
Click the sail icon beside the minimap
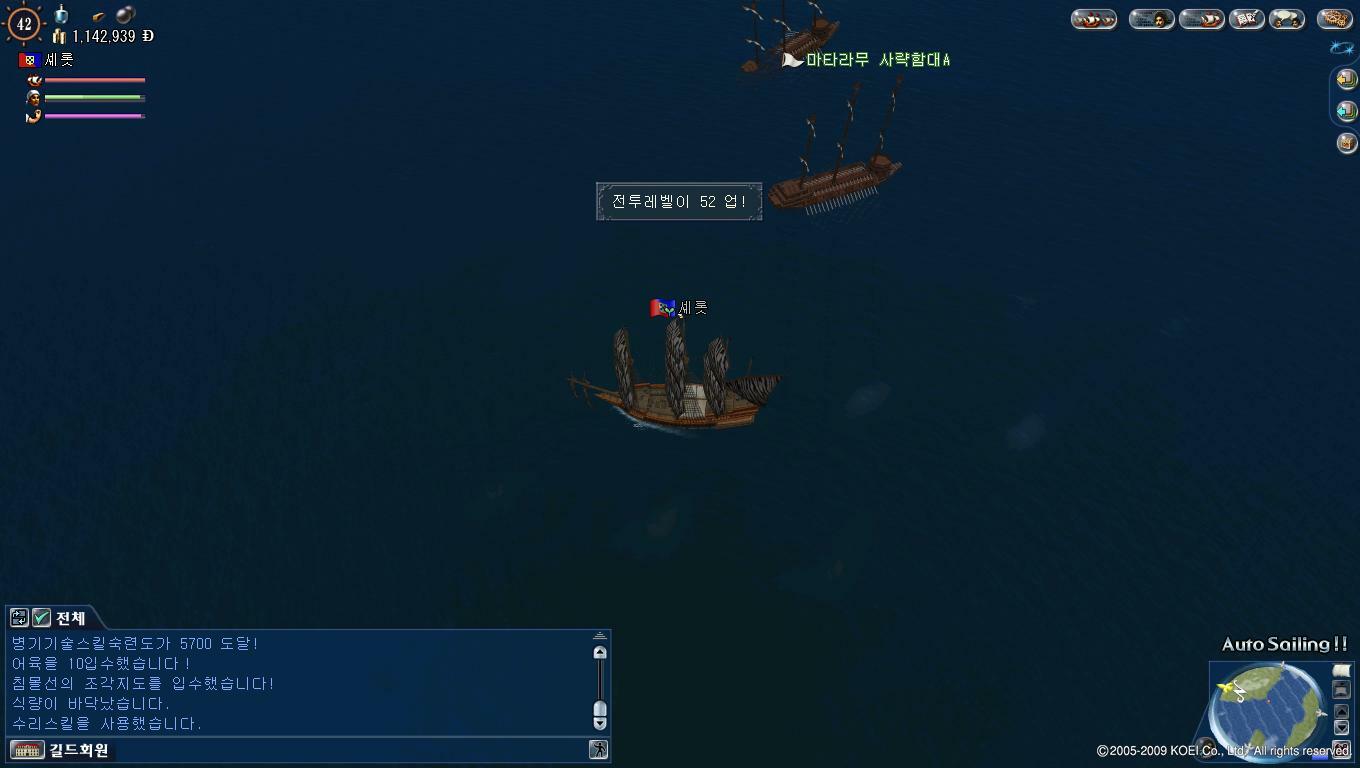[x=1341, y=669]
